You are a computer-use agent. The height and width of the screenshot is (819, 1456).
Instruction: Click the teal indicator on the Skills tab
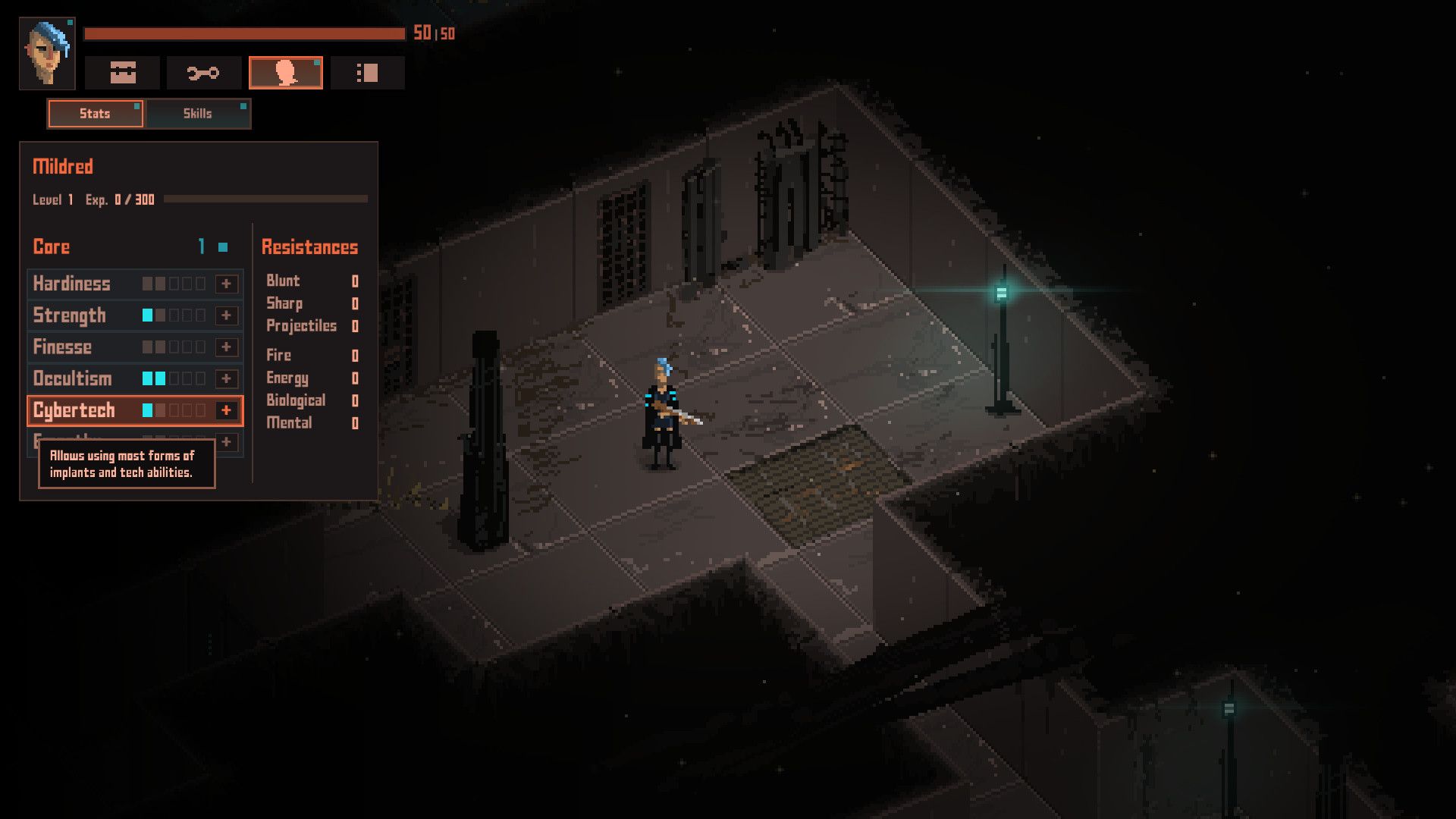click(x=244, y=106)
